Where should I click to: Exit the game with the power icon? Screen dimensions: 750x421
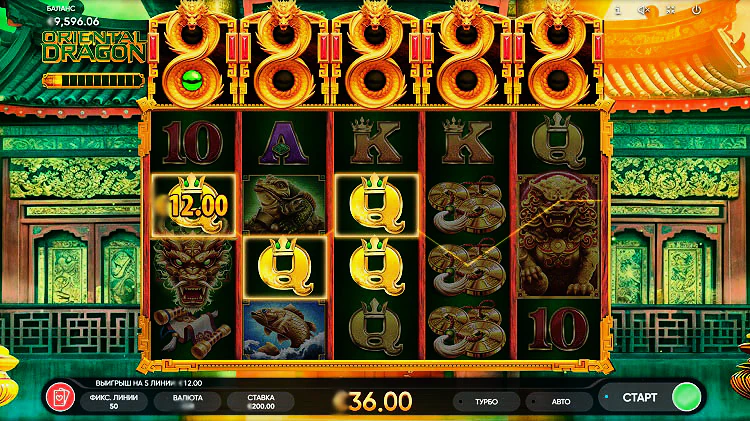(x=696, y=10)
